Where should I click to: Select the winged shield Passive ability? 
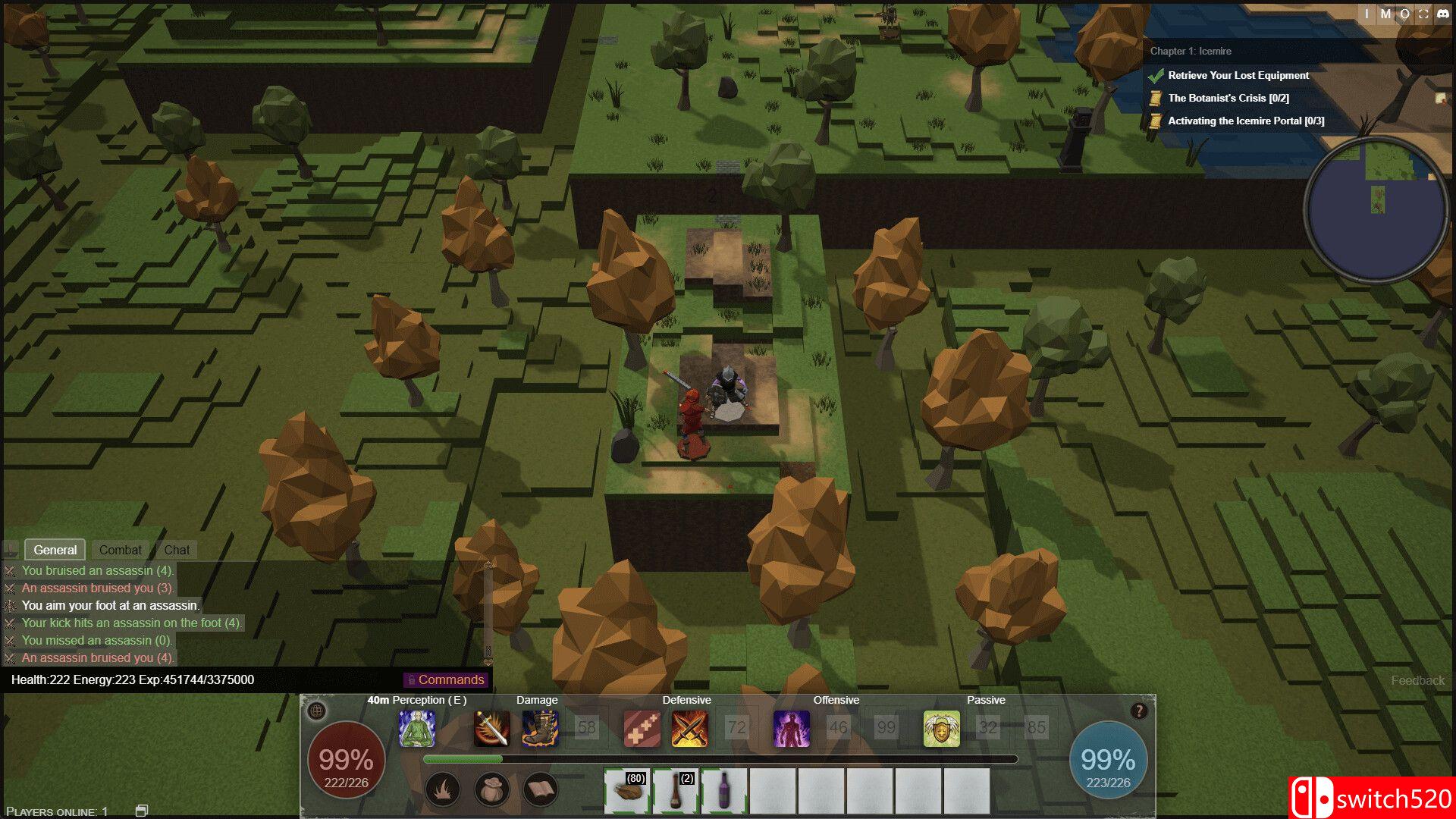(x=941, y=728)
